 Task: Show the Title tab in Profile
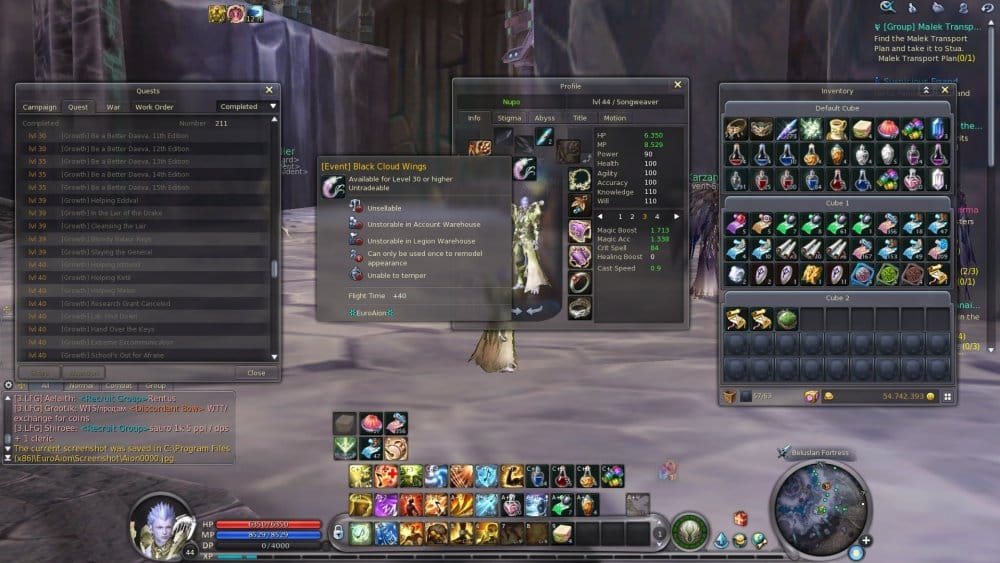pos(579,118)
